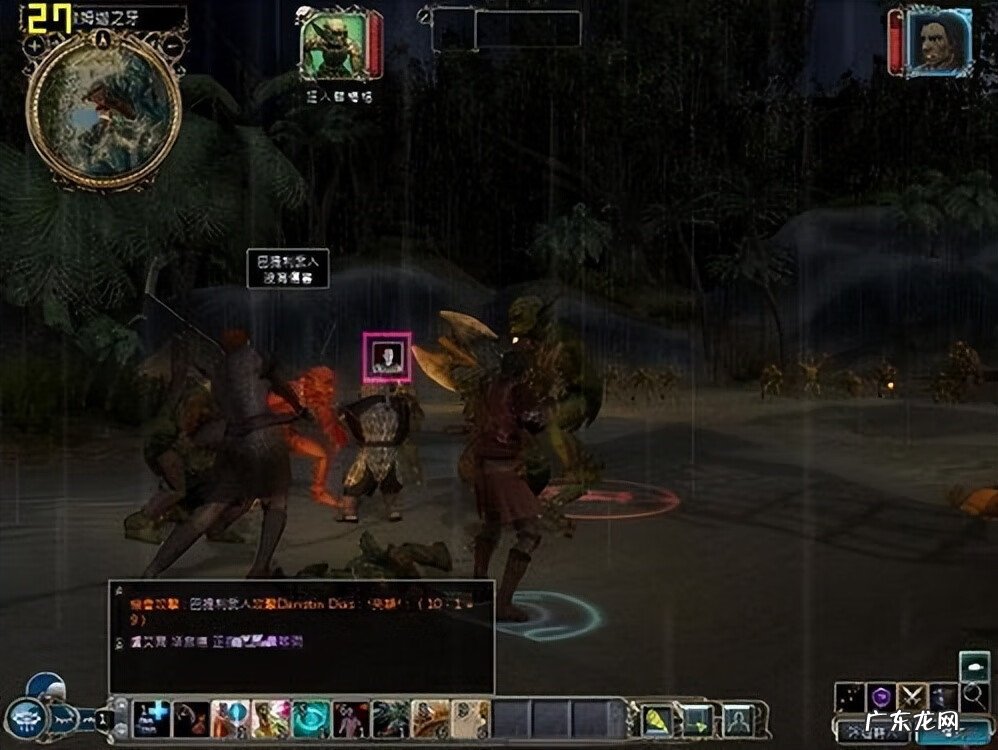The height and width of the screenshot is (750, 998).
Task: Activate the teal swirl hotbar ability
Action: [x=310, y=717]
